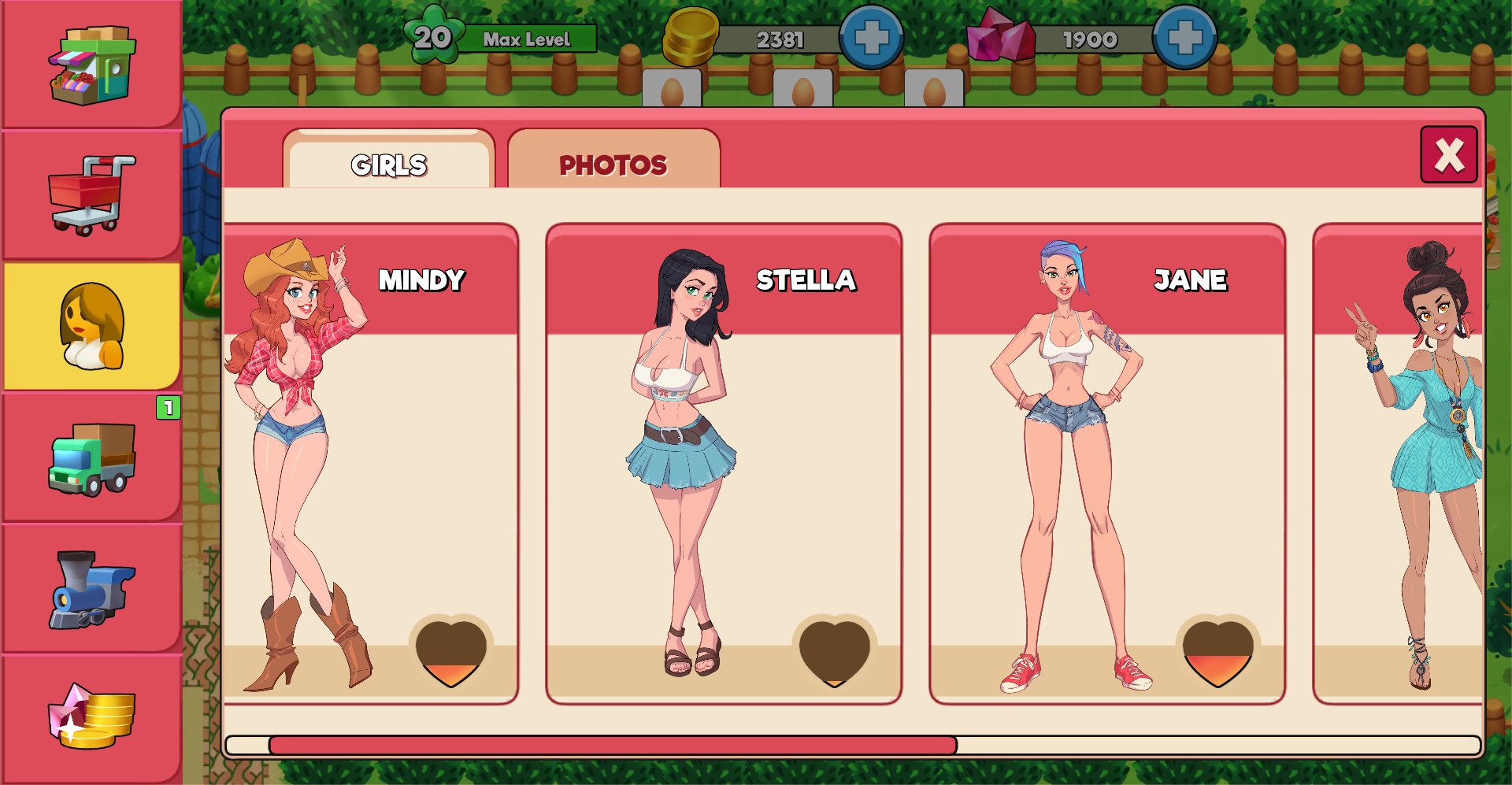Select the Girls tab
Viewport: 1512px width, 785px height.
(x=389, y=163)
